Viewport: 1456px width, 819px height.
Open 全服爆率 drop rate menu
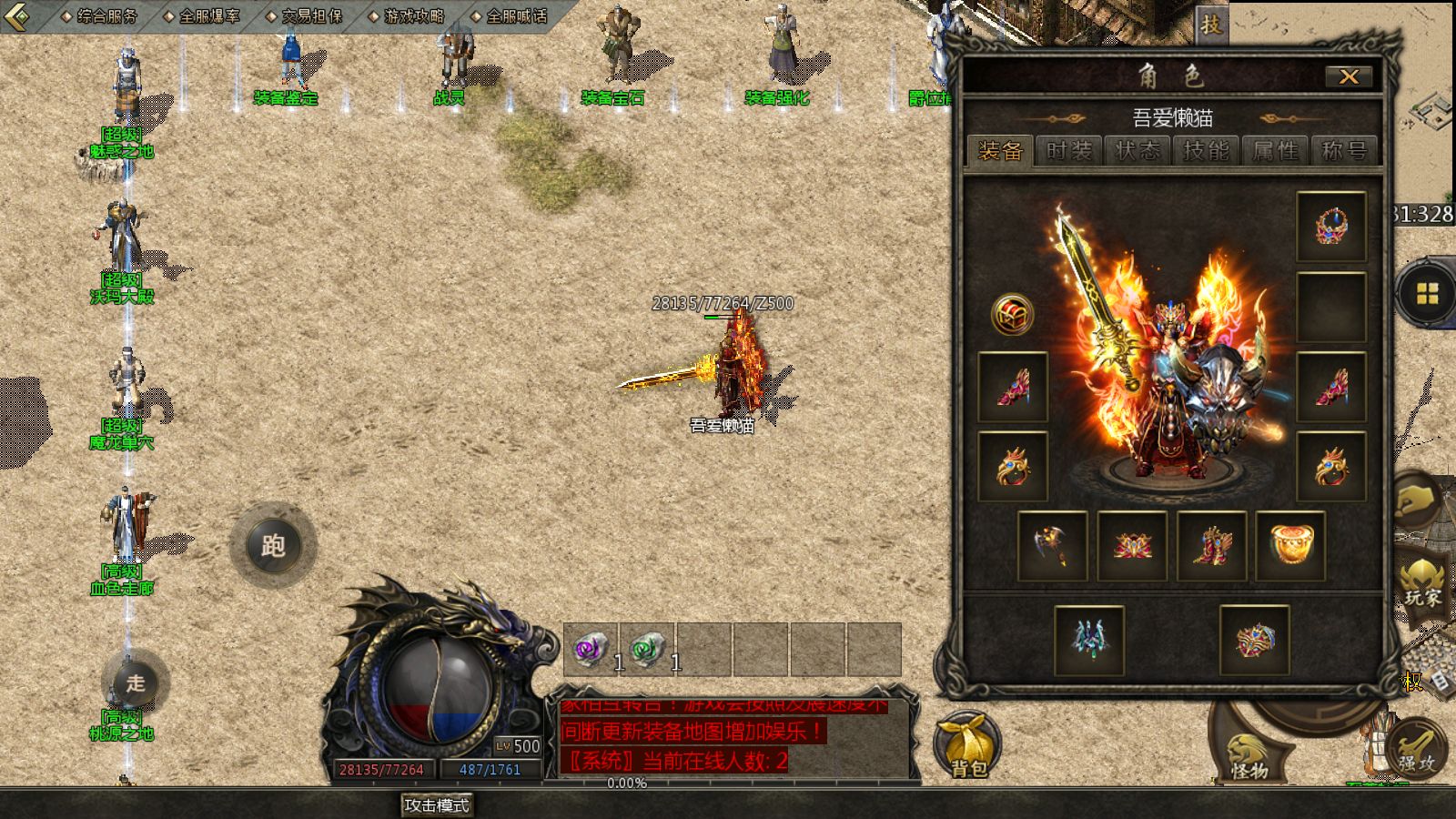pyautogui.click(x=202, y=16)
